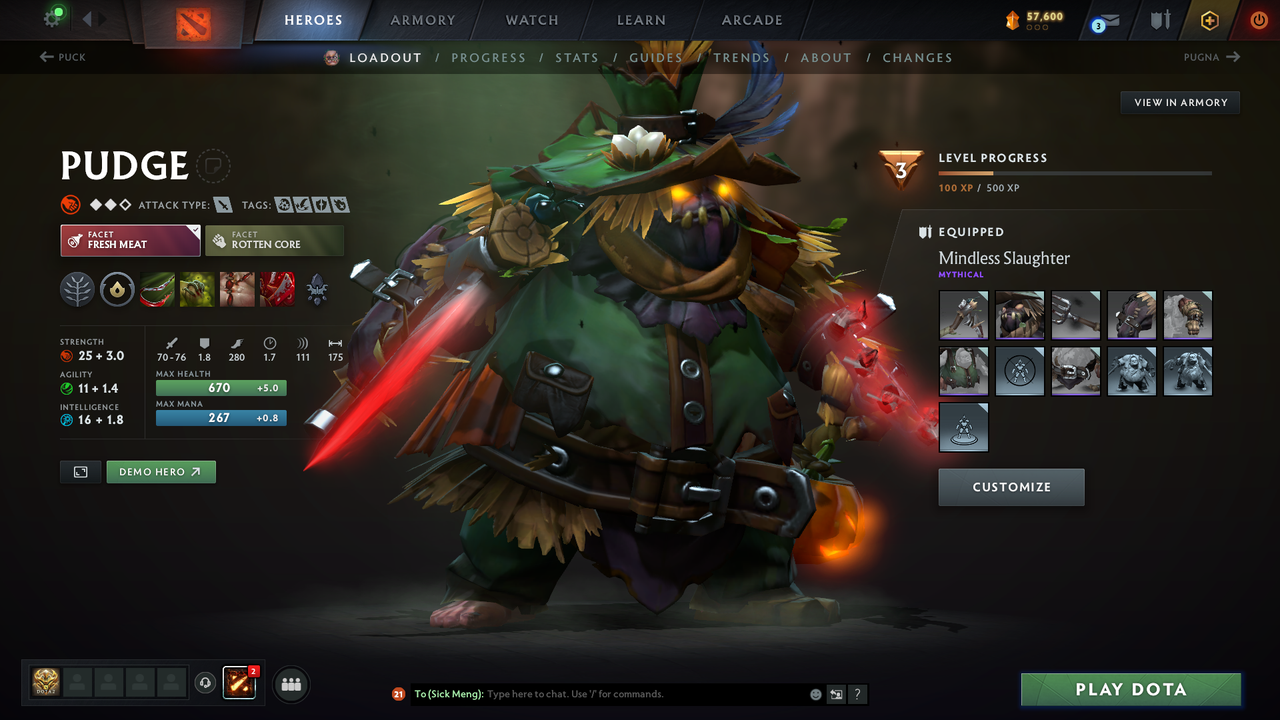Toggle the innate ability orb icon
This screenshot has height=720, width=1280.
point(117,289)
